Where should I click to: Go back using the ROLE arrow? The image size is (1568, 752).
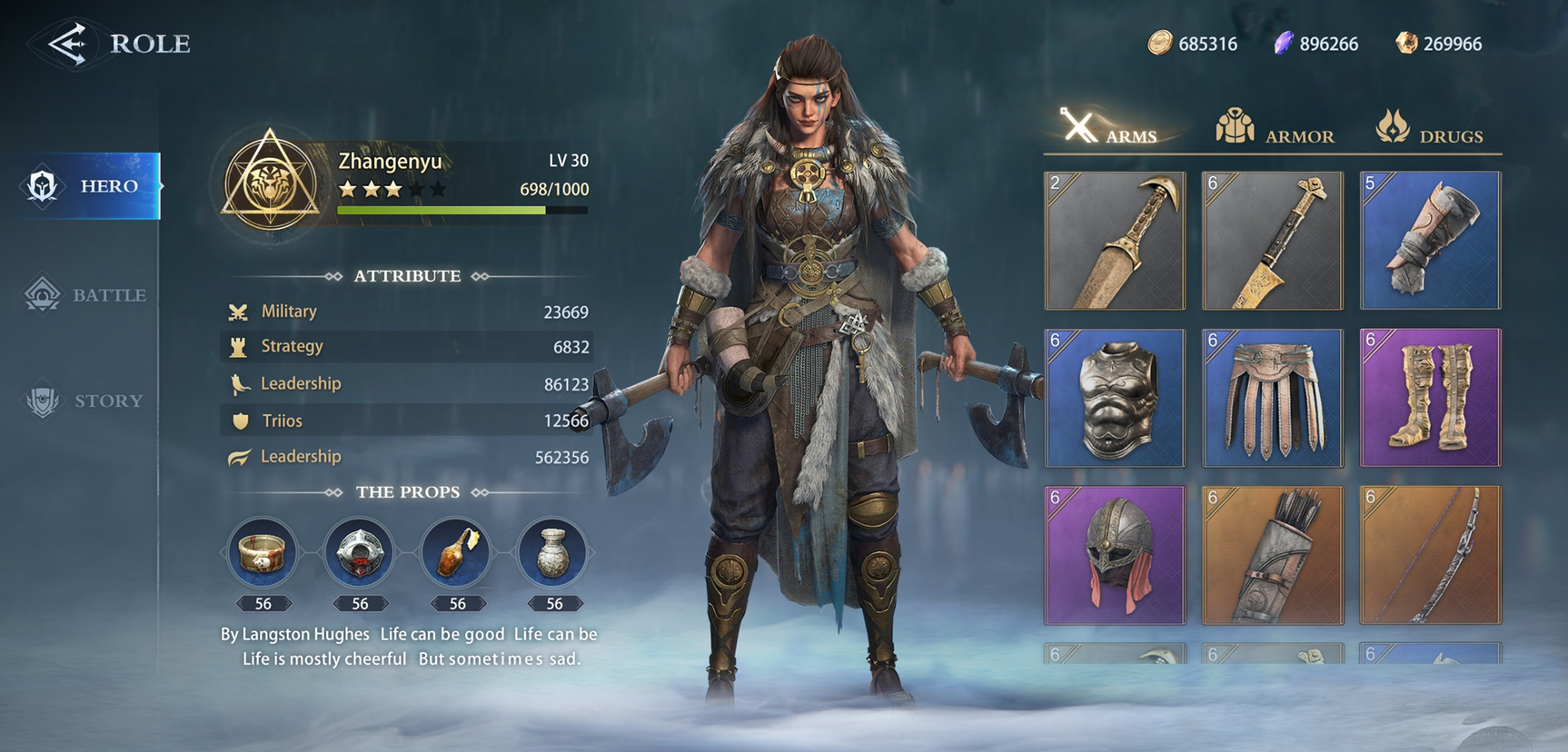coord(68,44)
